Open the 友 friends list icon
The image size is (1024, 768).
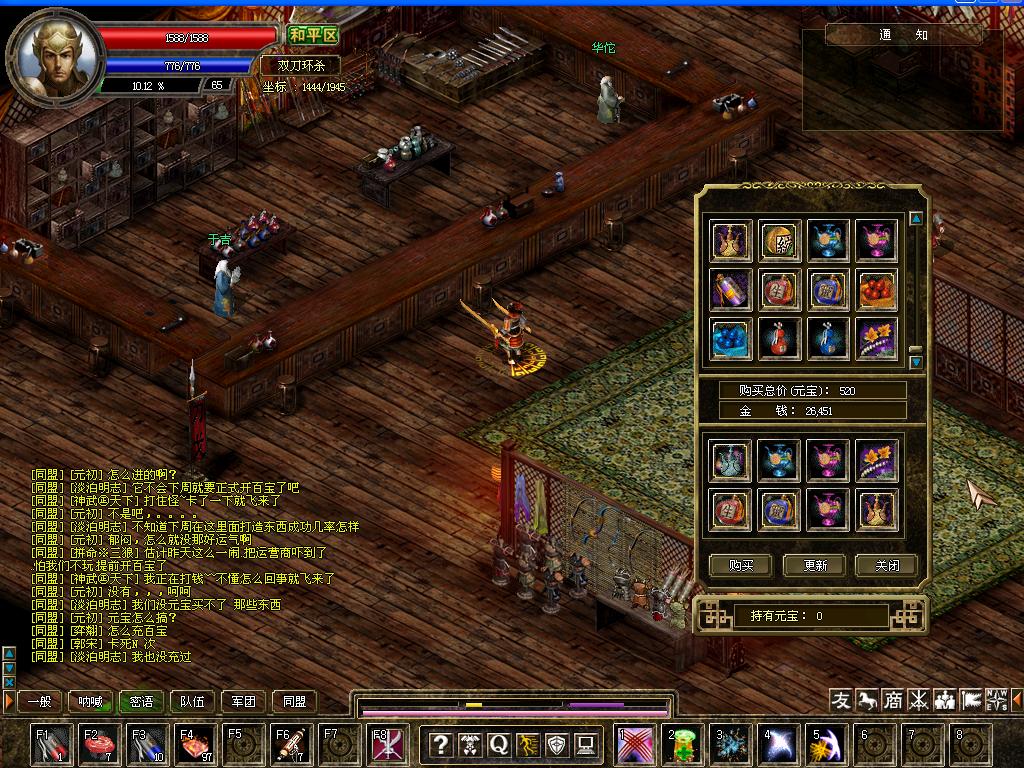tap(841, 700)
